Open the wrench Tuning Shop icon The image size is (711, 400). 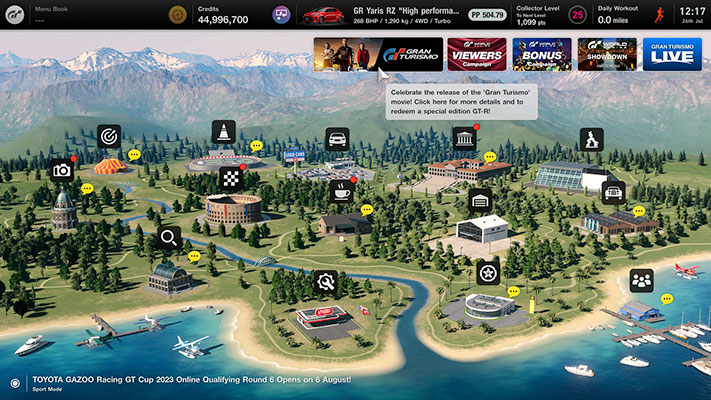[x=324, y=282]
